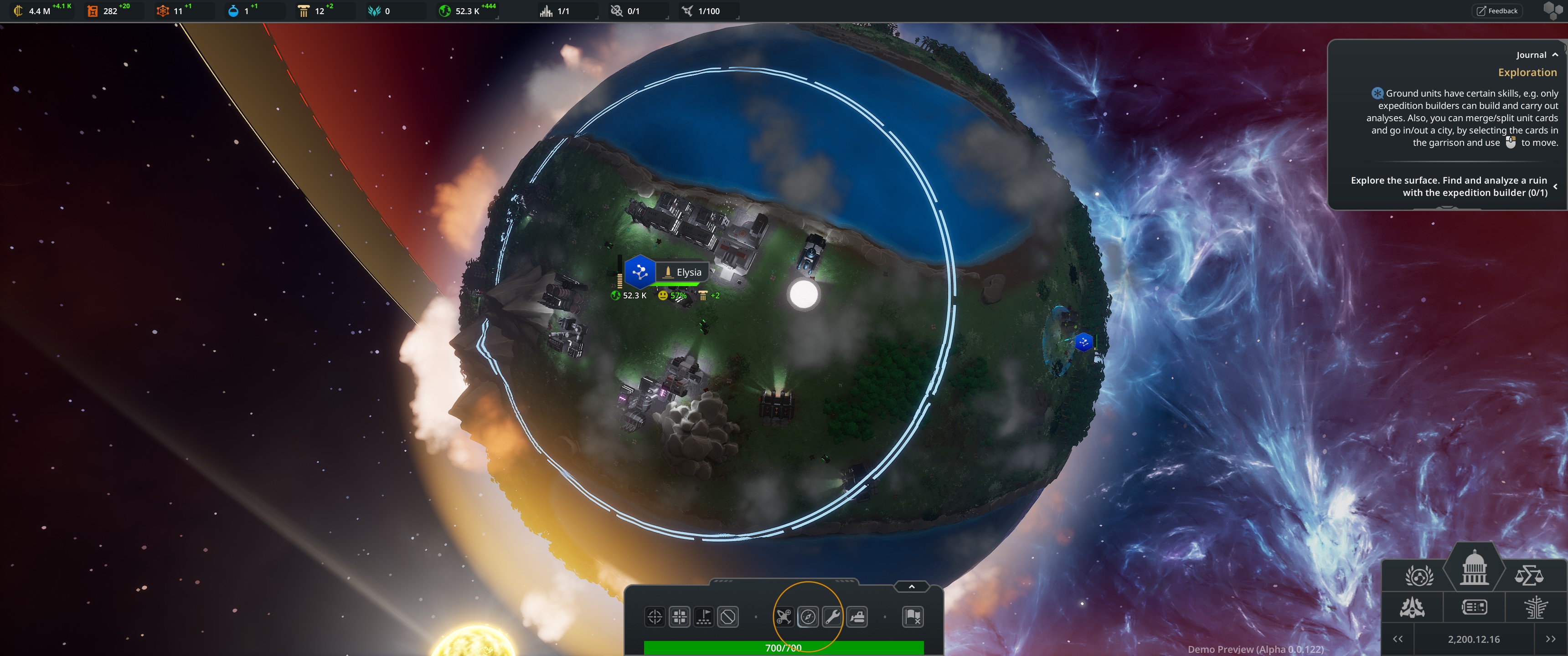Select the flag rally point command
Image resolution: width=1568 pixels, height=656 pixels.
tap(704, 617)
